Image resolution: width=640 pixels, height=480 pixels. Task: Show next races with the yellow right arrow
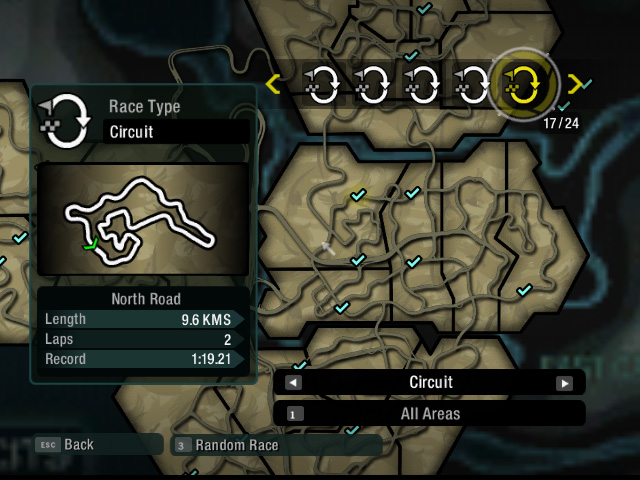tap(575, 84)
